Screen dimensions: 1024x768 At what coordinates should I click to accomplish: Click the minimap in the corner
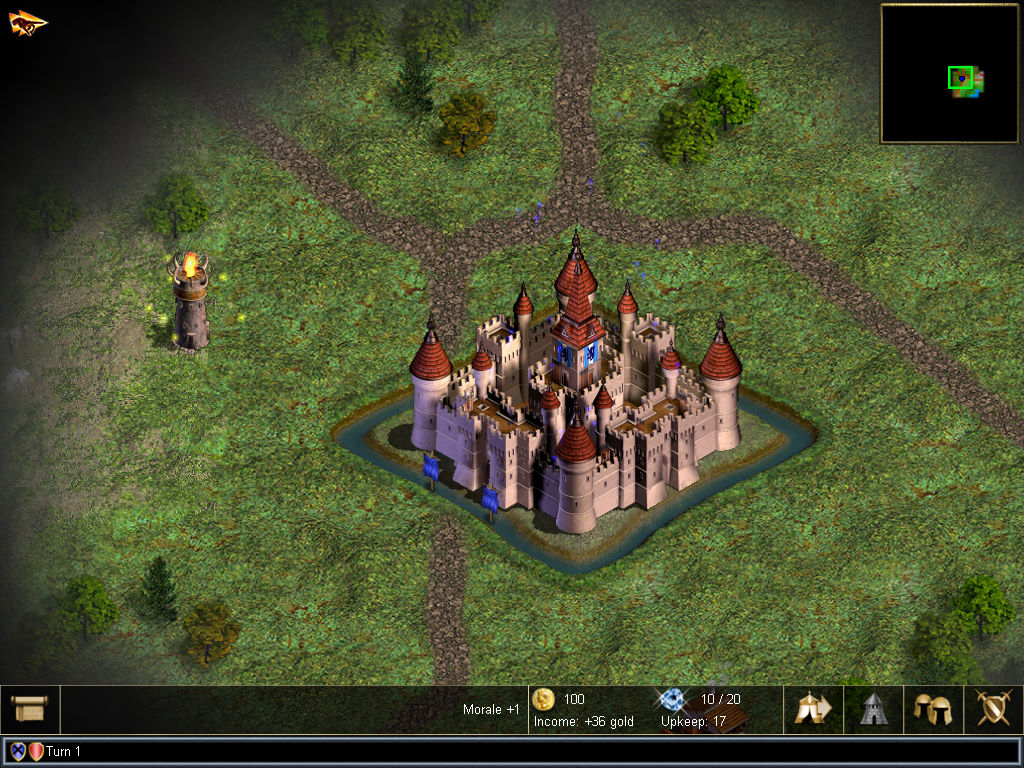click(x=949, y=73)
